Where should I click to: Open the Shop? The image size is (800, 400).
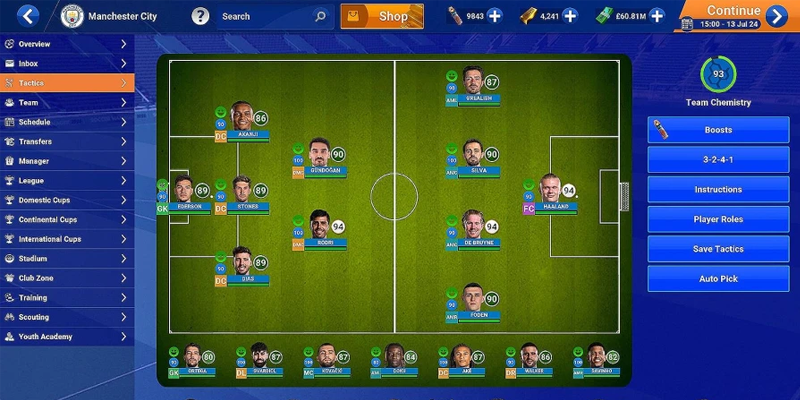point(382,16)
